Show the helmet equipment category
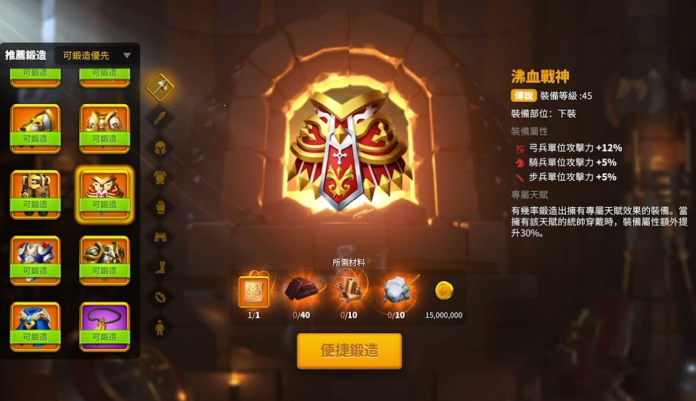 pos(159,147)
